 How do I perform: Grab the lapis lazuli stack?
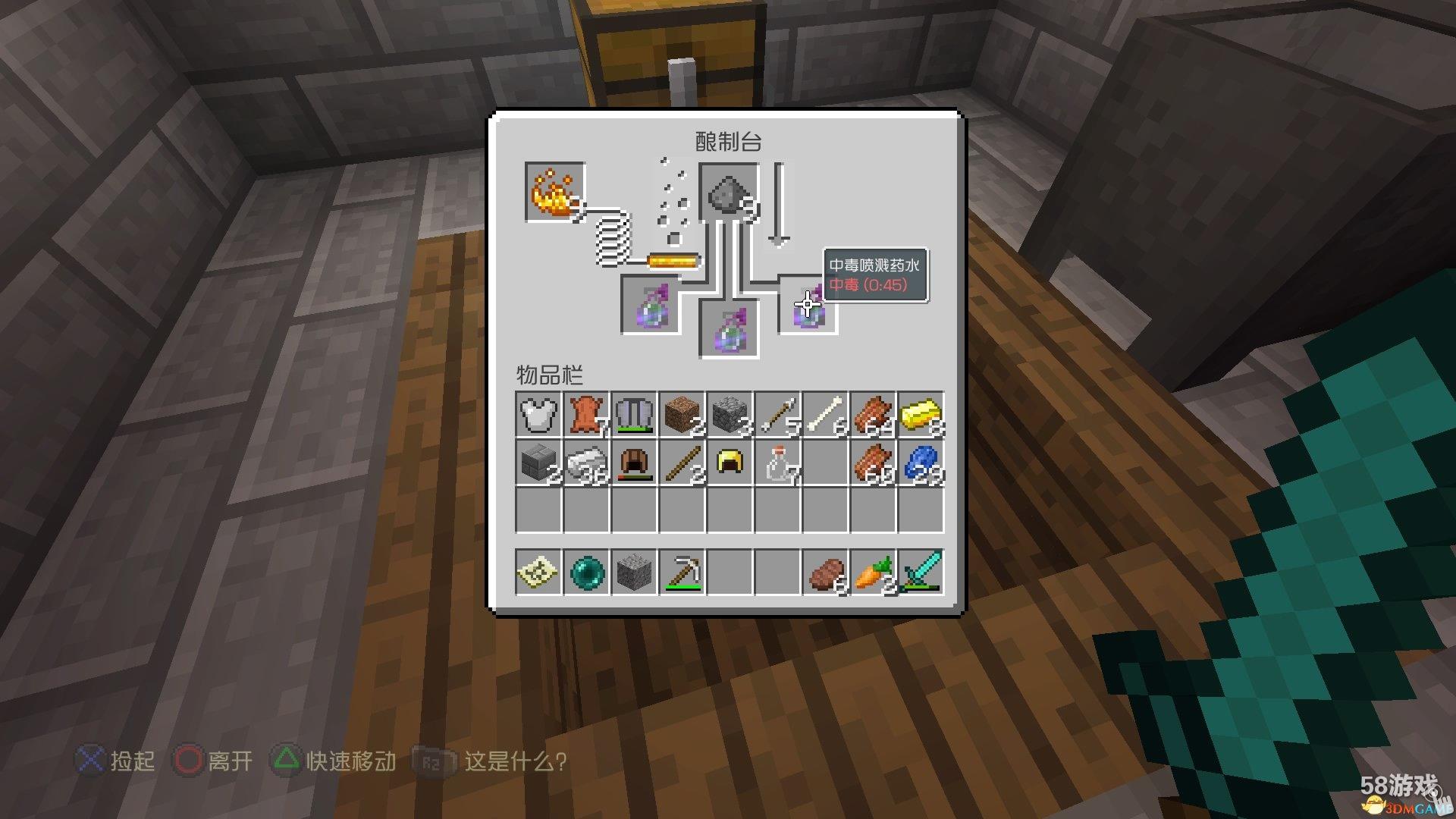tap(921, 463)
